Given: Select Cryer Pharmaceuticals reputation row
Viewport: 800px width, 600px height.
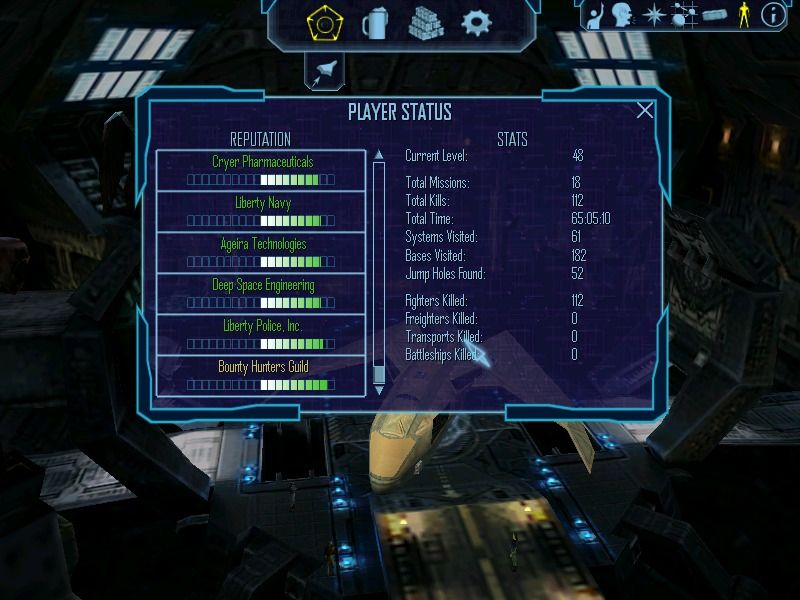Looking at the screenshot, I should [262, 170].
